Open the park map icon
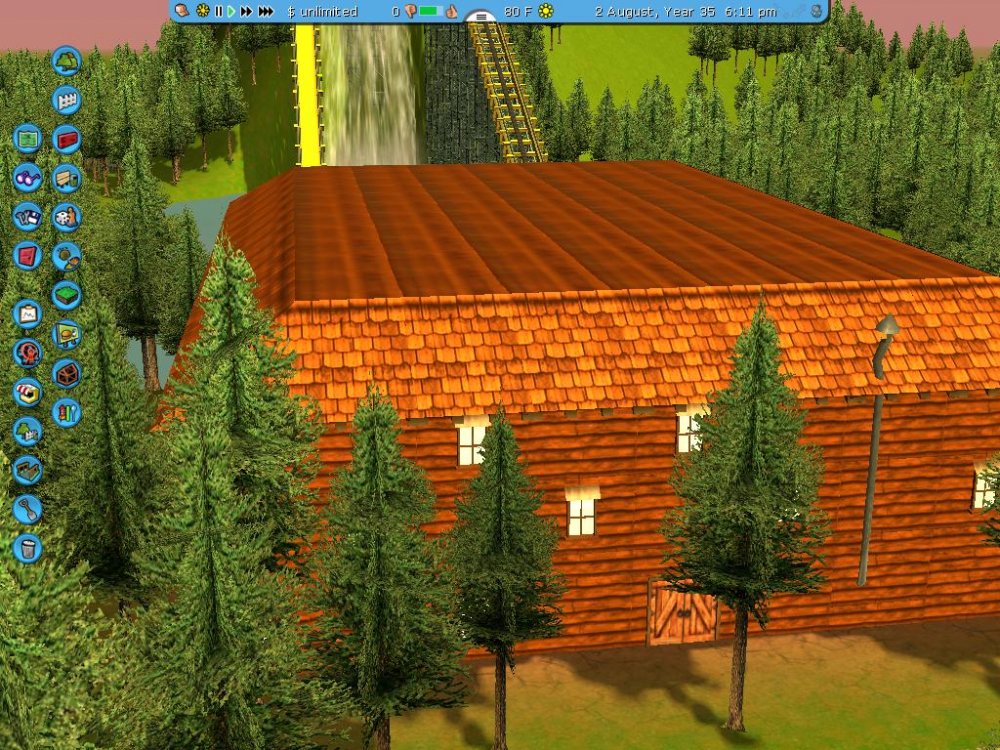The width and height of the screenshot is (1000, 750). (x=27, y=137)
